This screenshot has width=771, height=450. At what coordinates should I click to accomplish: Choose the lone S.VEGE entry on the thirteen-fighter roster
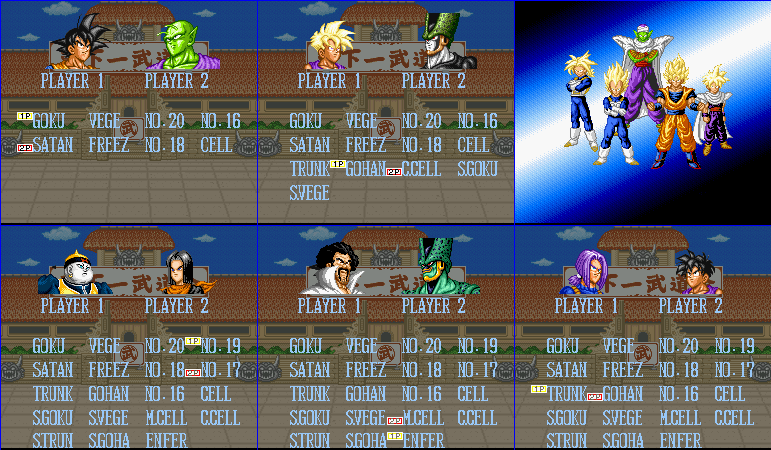(309, 192)
